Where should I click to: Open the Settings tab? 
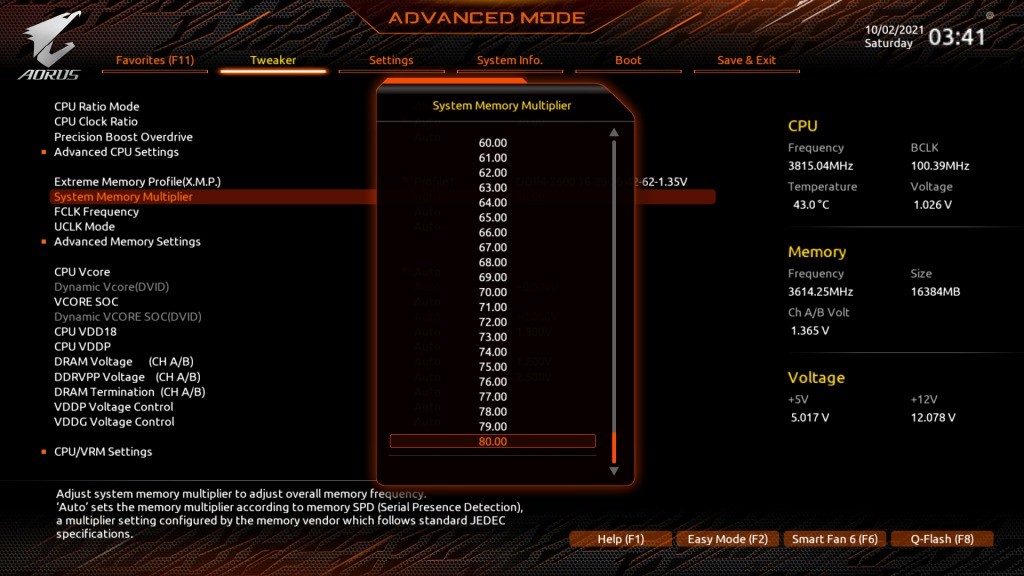coord(391,60)
